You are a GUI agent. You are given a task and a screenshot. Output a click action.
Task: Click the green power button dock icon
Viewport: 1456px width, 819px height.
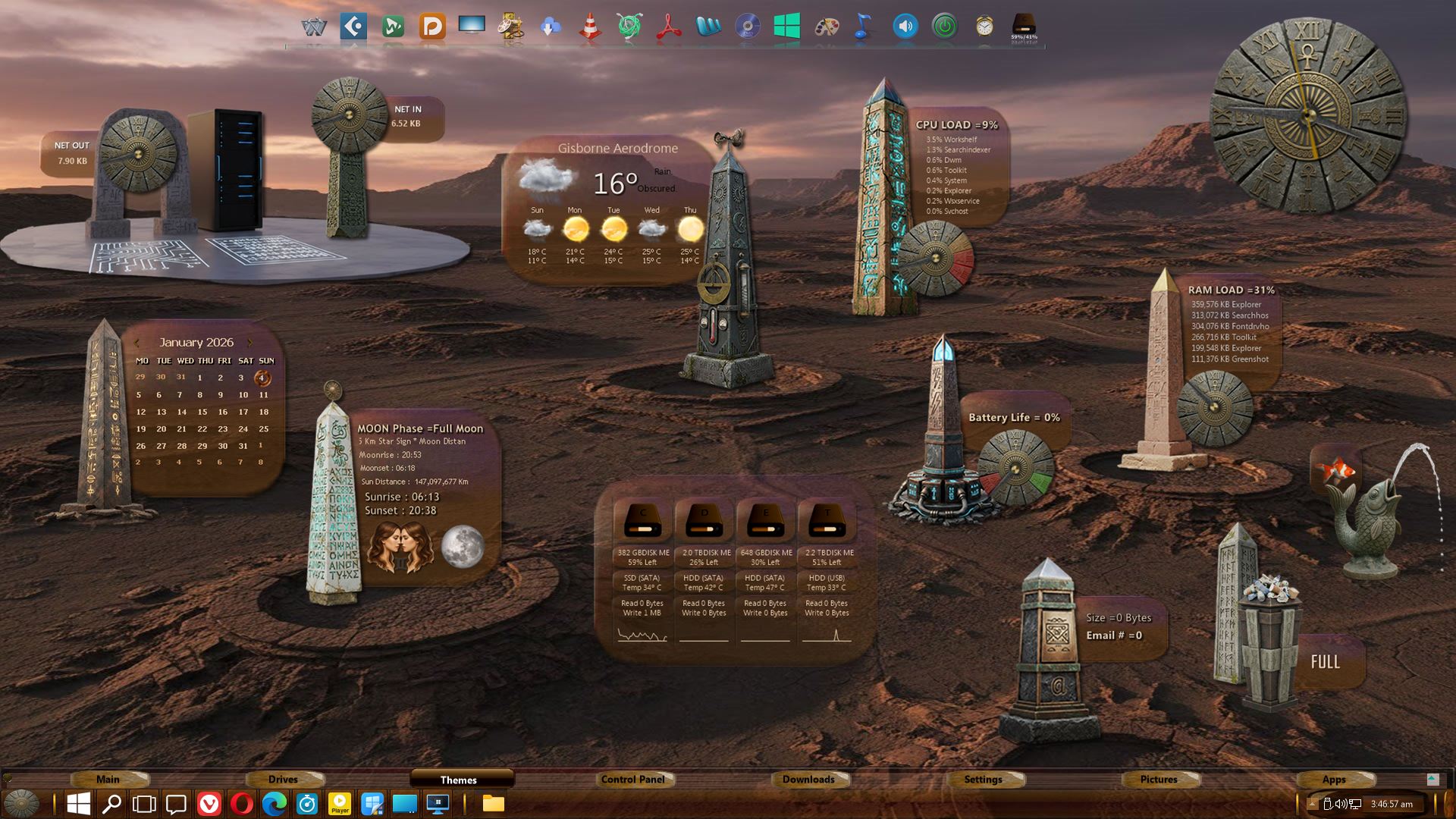[944, 27]
